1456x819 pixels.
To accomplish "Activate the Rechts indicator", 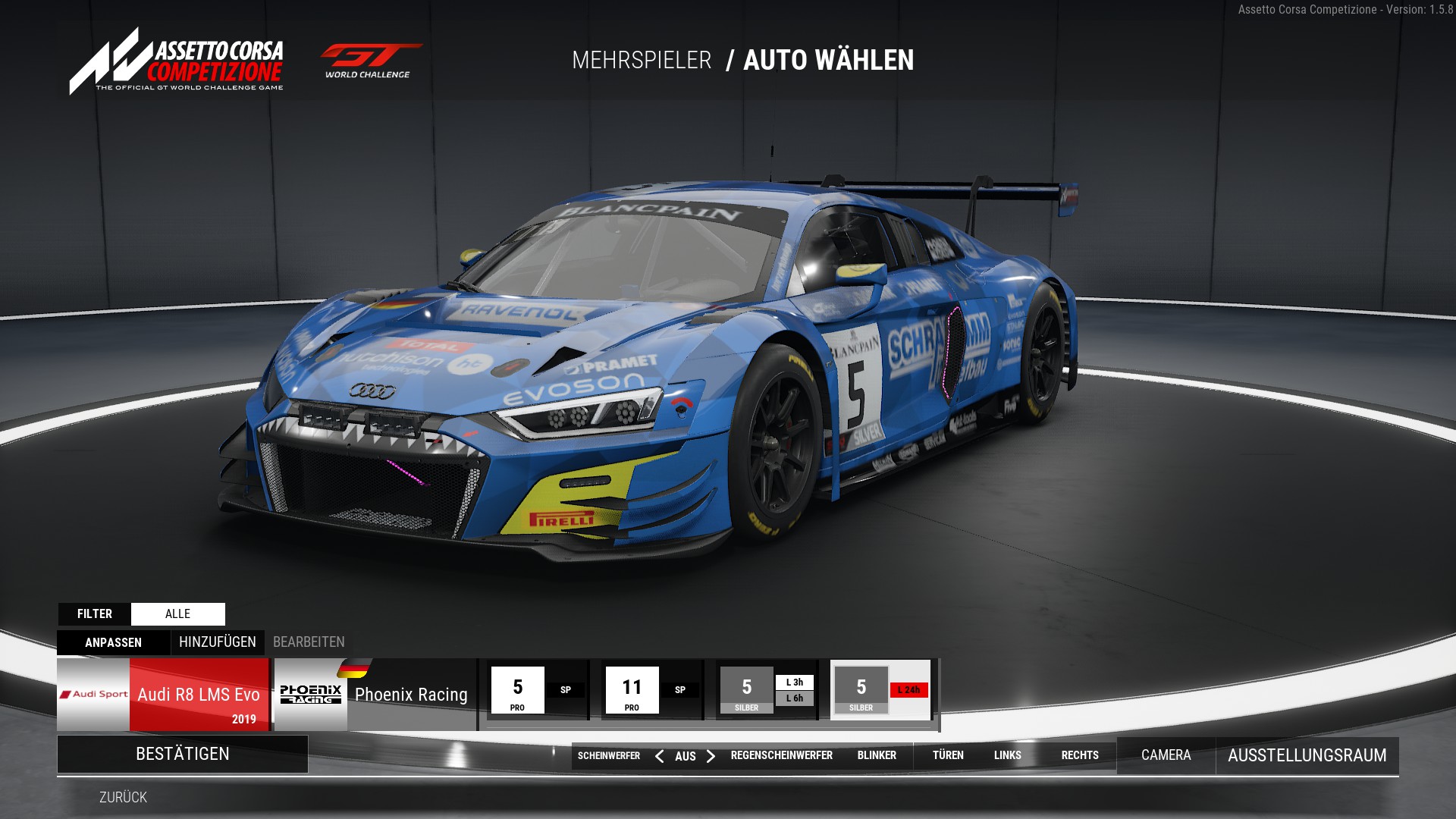I will [1080, 755].
